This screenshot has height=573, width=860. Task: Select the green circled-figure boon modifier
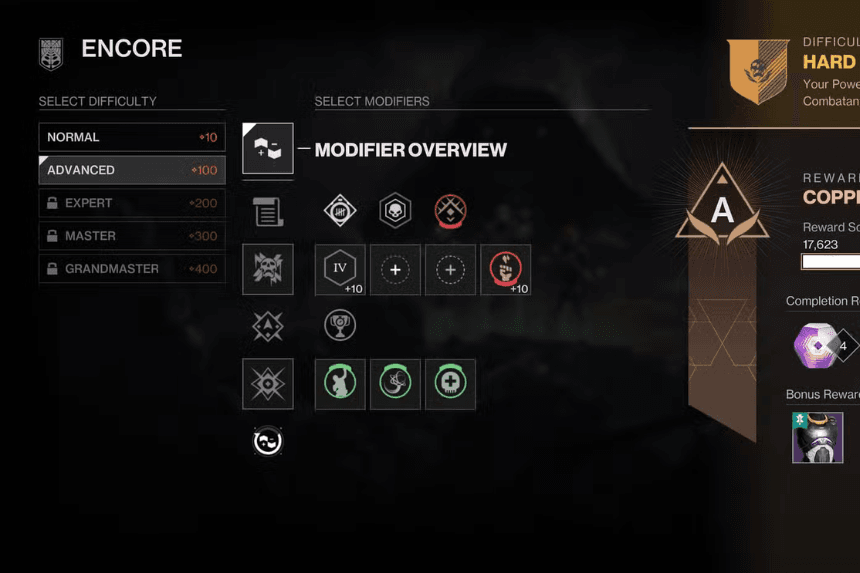(x=340, y=384)
